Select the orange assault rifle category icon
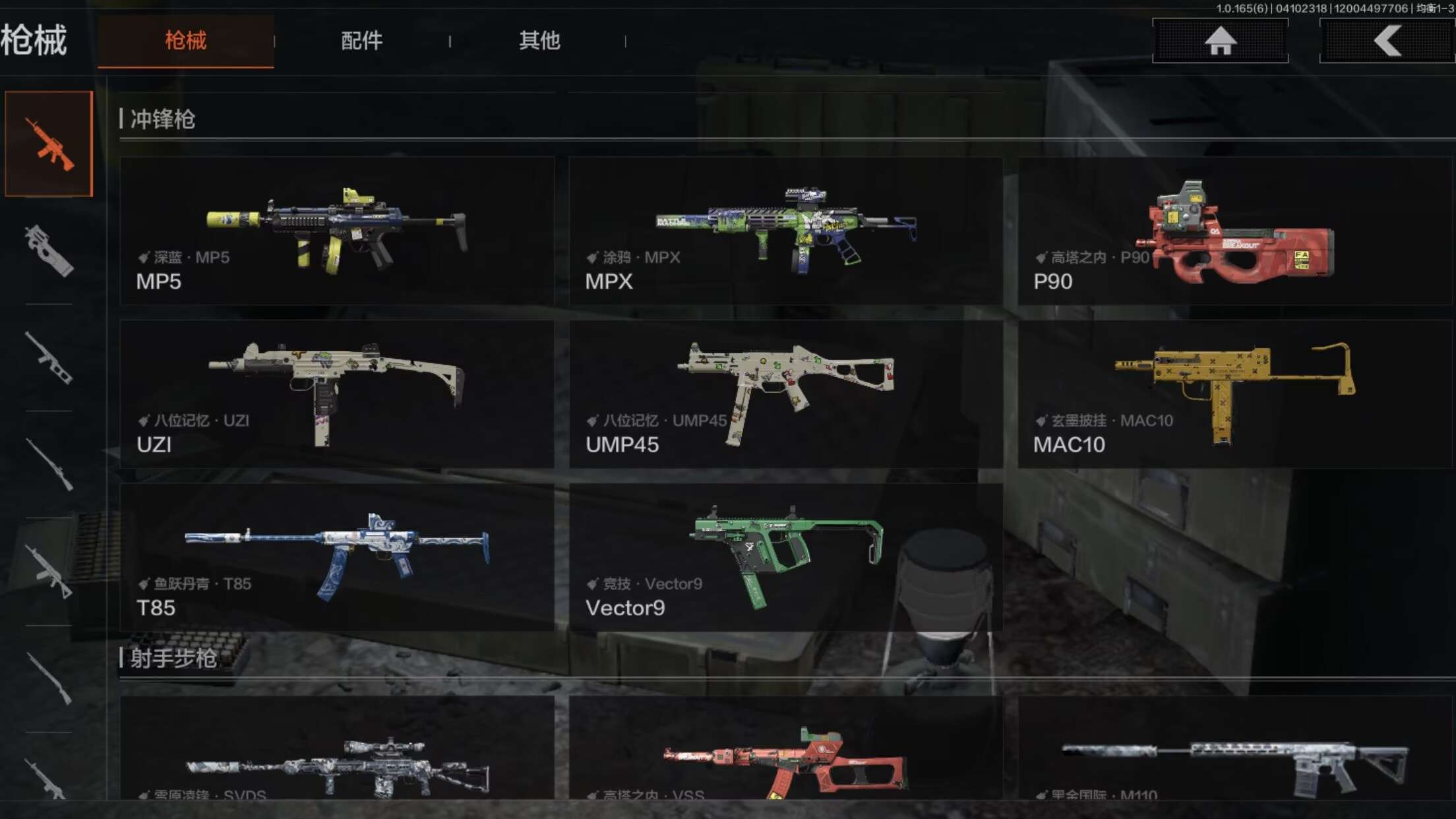 49,144
